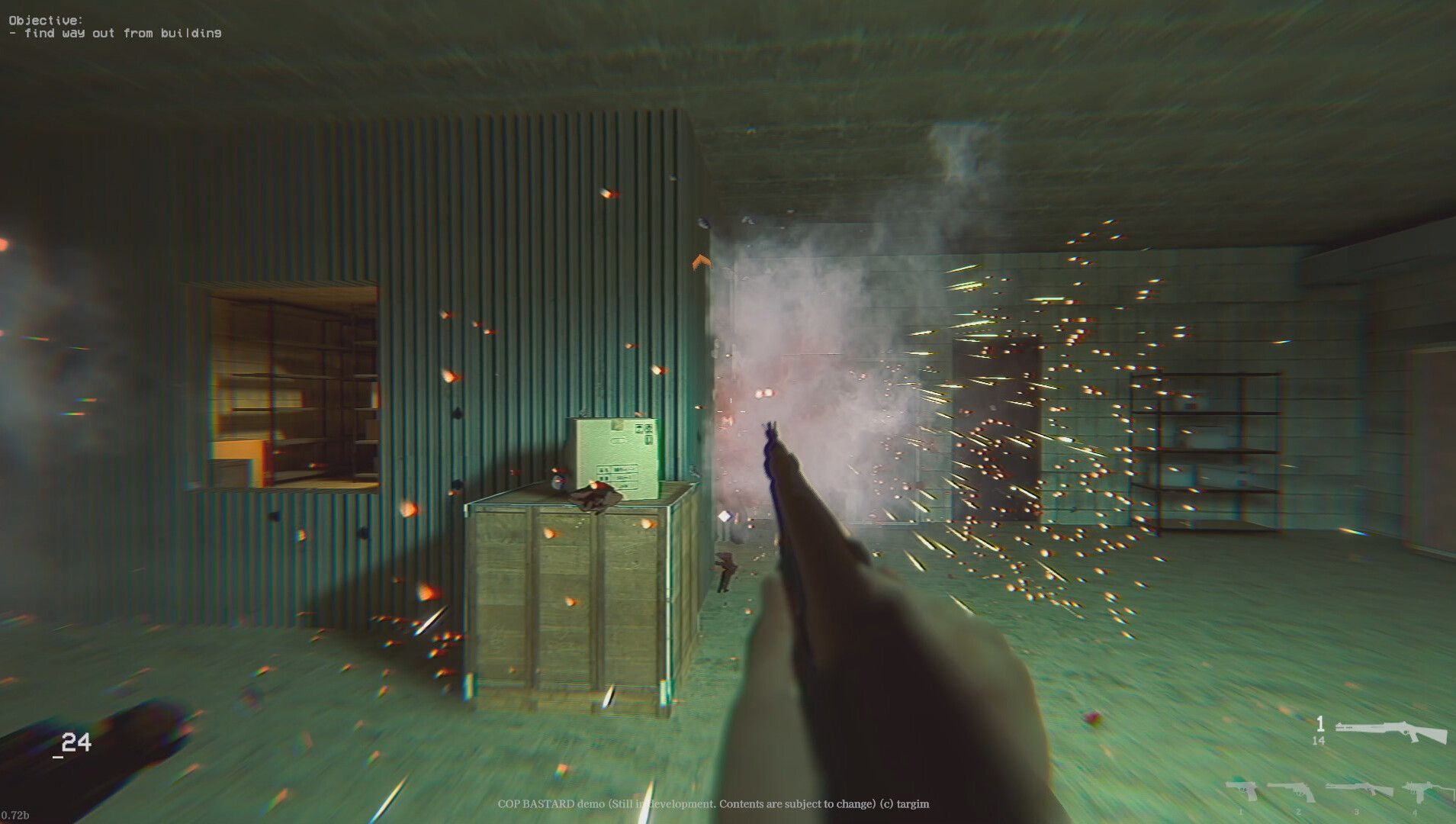The height and width of the screenshot is (824, 1456).
Task: Select weapon slot 3 rifle icon
Action: [x=1358, y=788]
